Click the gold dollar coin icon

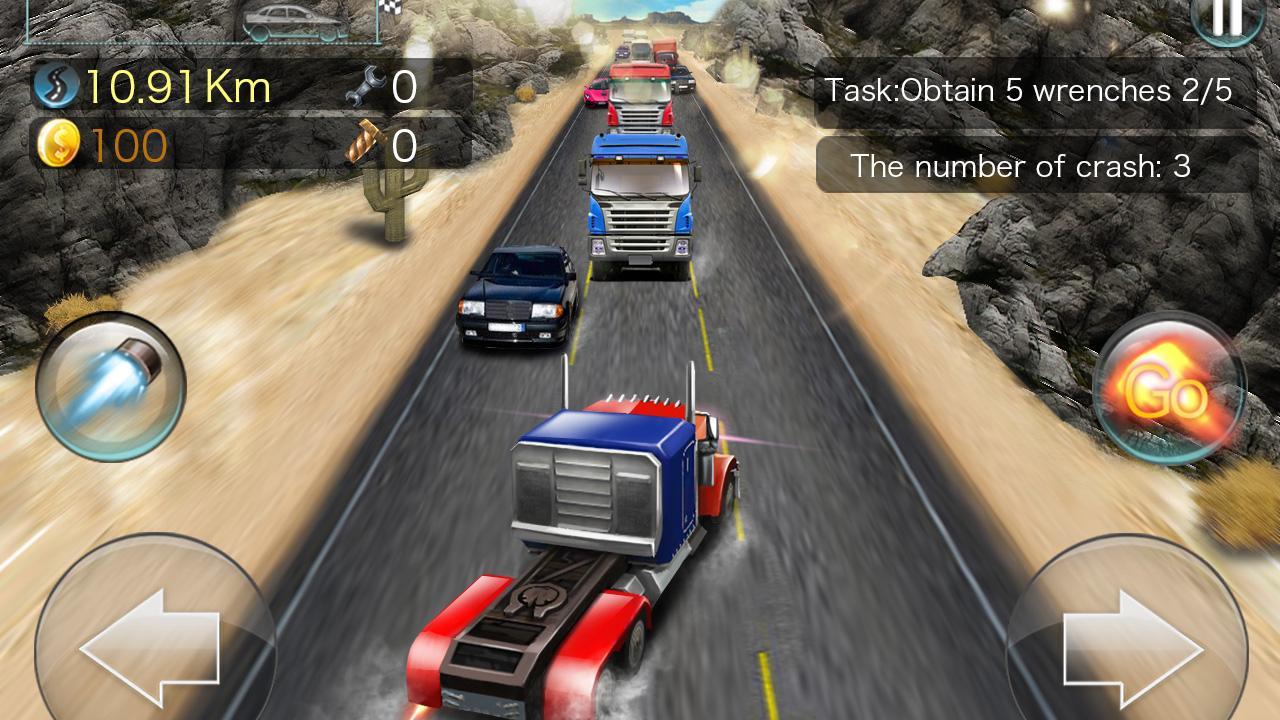pyautogui.click(x=57, y=144)
